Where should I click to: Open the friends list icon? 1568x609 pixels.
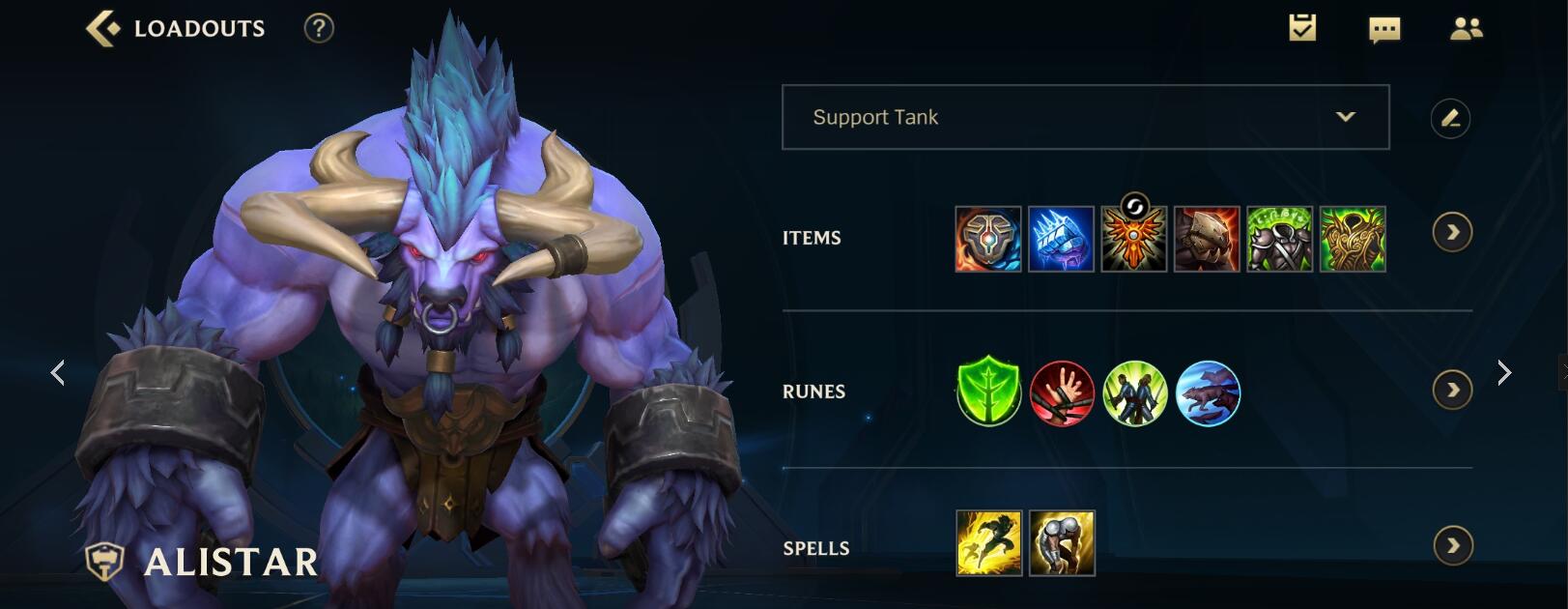coord(1466,29)
